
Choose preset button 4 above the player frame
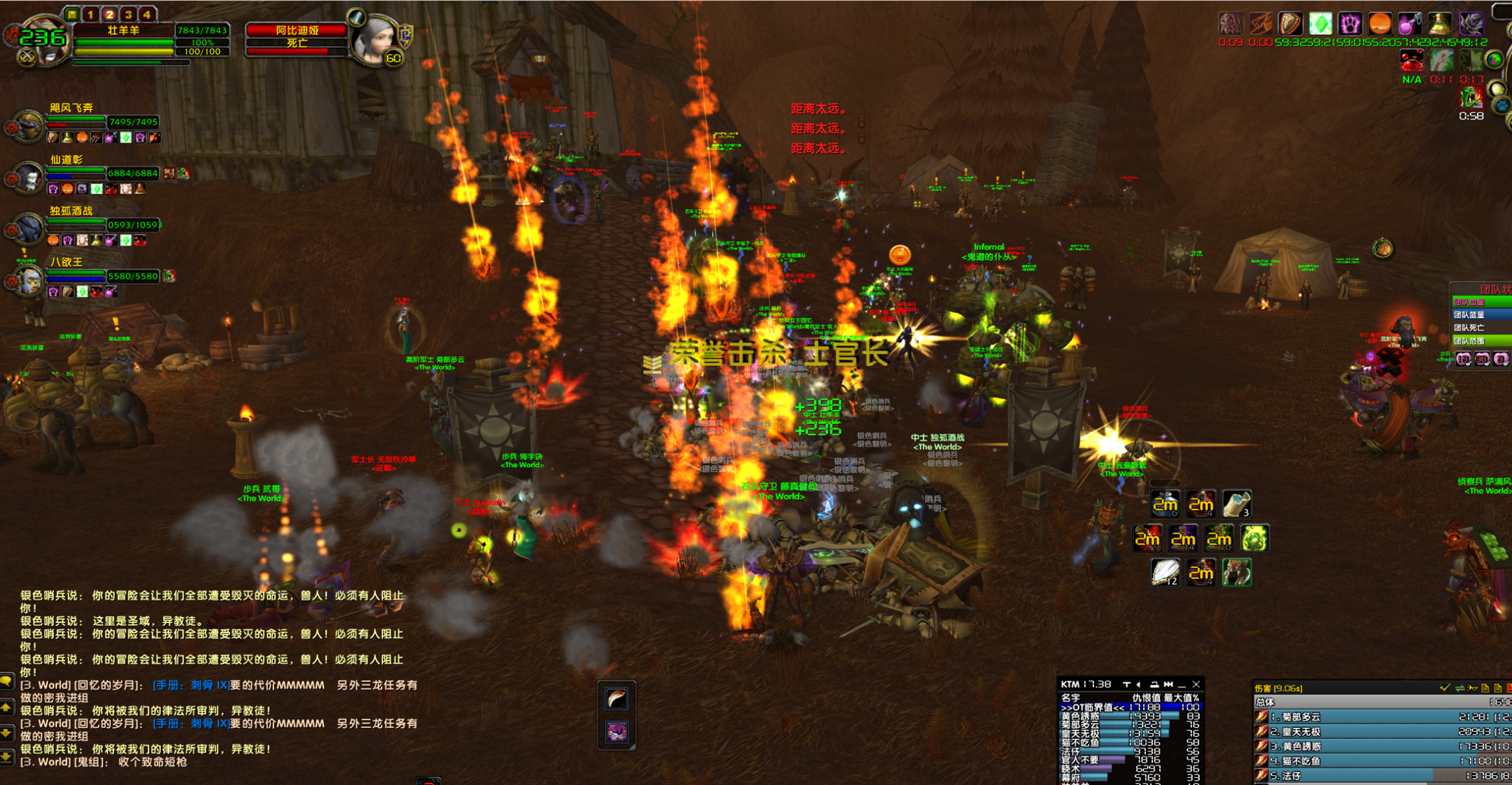point(148,14)
